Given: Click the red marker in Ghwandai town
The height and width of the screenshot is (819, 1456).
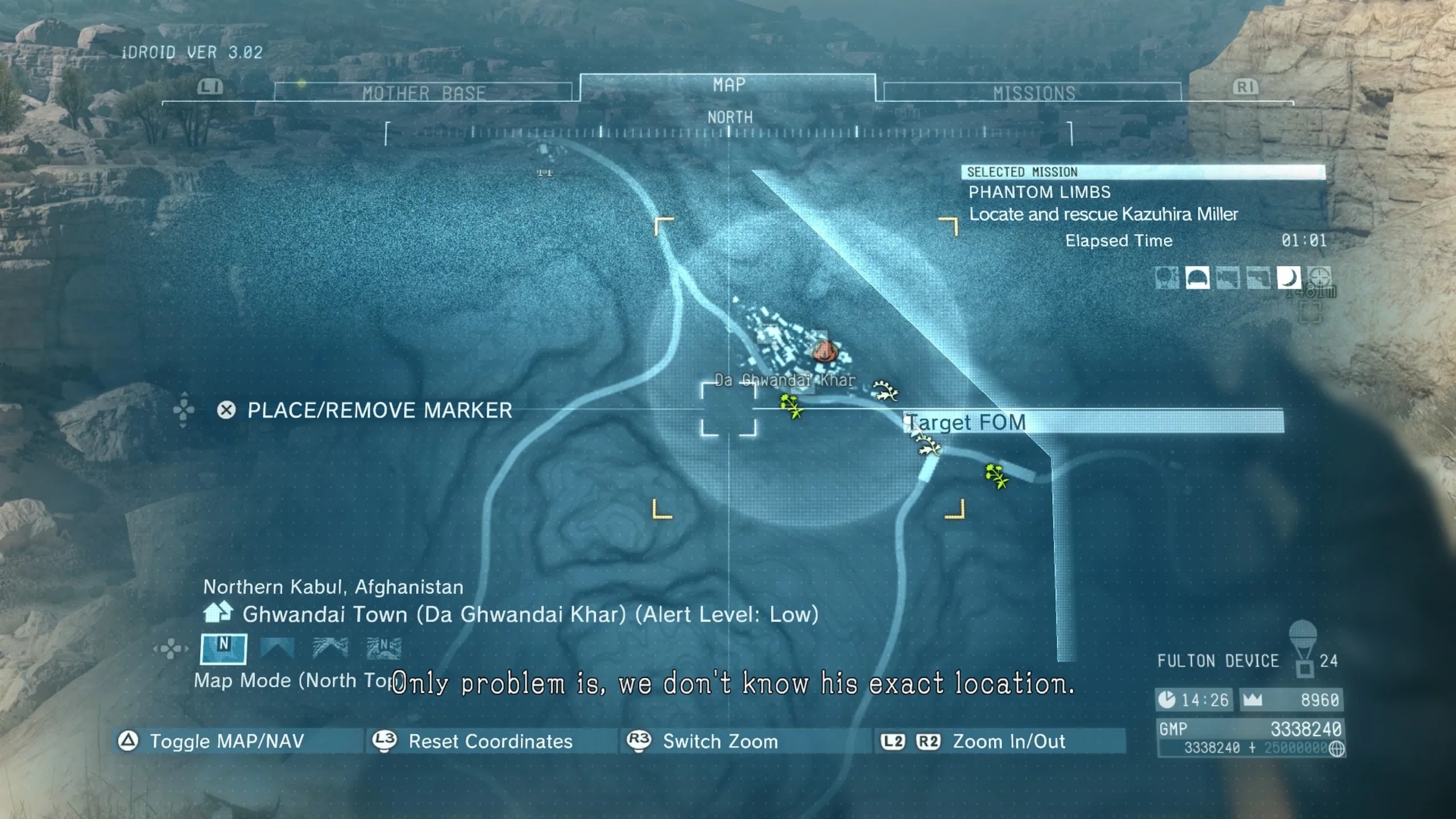Looking at the screenshot, I should (824, 351).
